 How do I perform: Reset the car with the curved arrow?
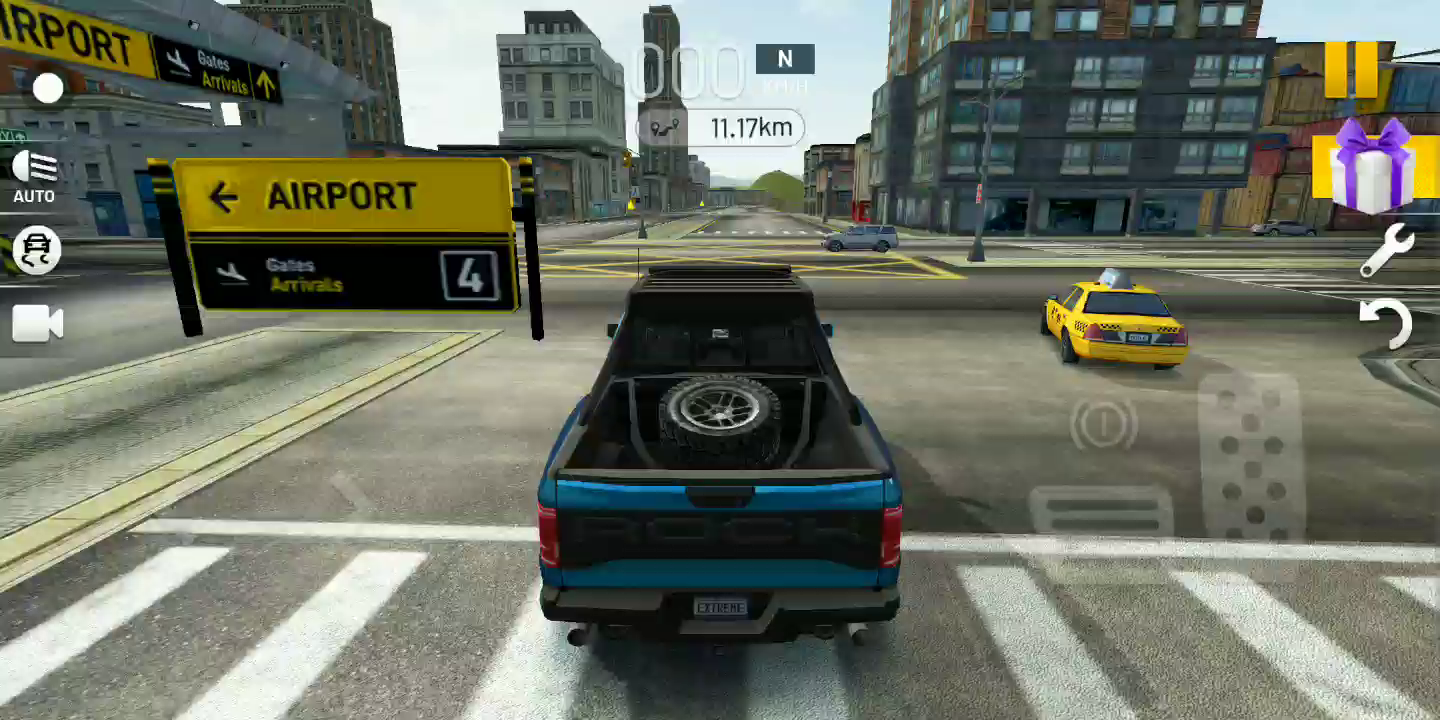pyautogui.click(x=1386, y=322)
